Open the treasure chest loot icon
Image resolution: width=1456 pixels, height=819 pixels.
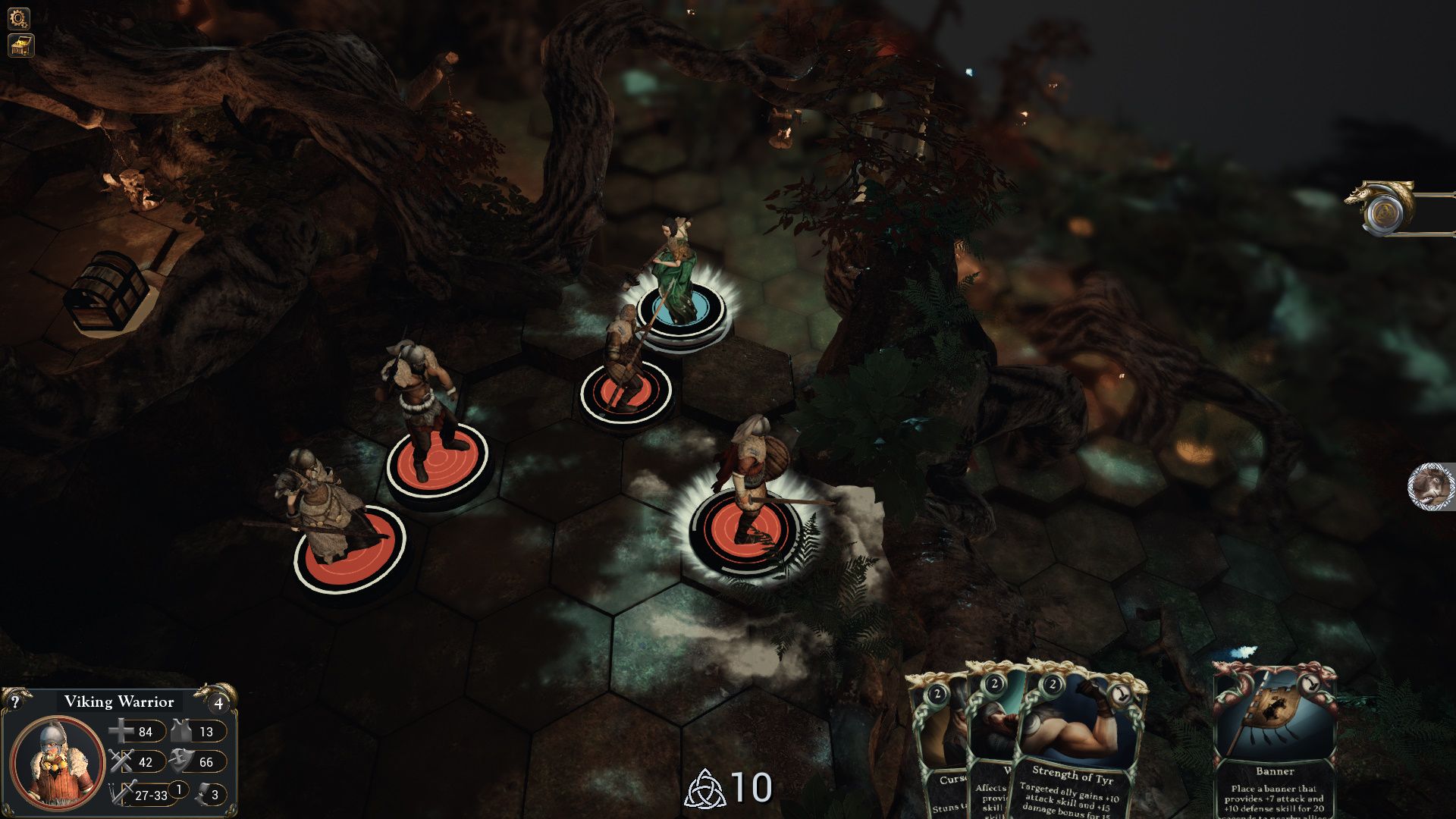(20, 46)
